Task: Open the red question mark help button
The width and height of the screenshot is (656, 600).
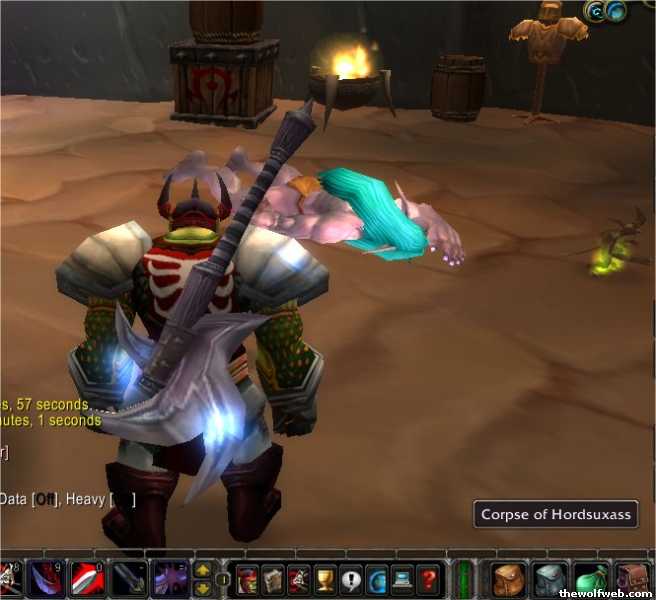Action: 428,579
